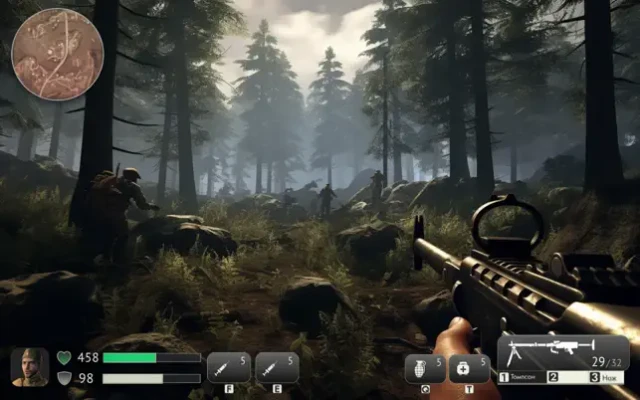Use the medkit item
The width and height of the screenshot is (640, 400).
tap(469, 369)
